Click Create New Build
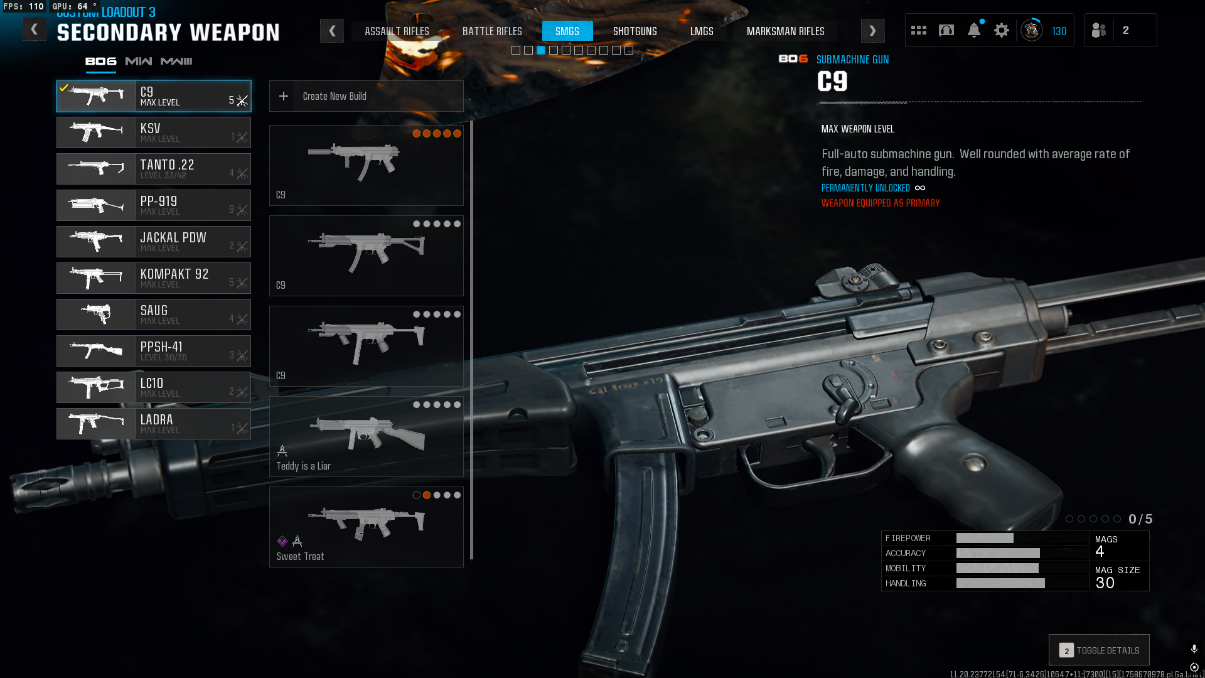Screen dimensions: 1205x678 coord(366,96)
